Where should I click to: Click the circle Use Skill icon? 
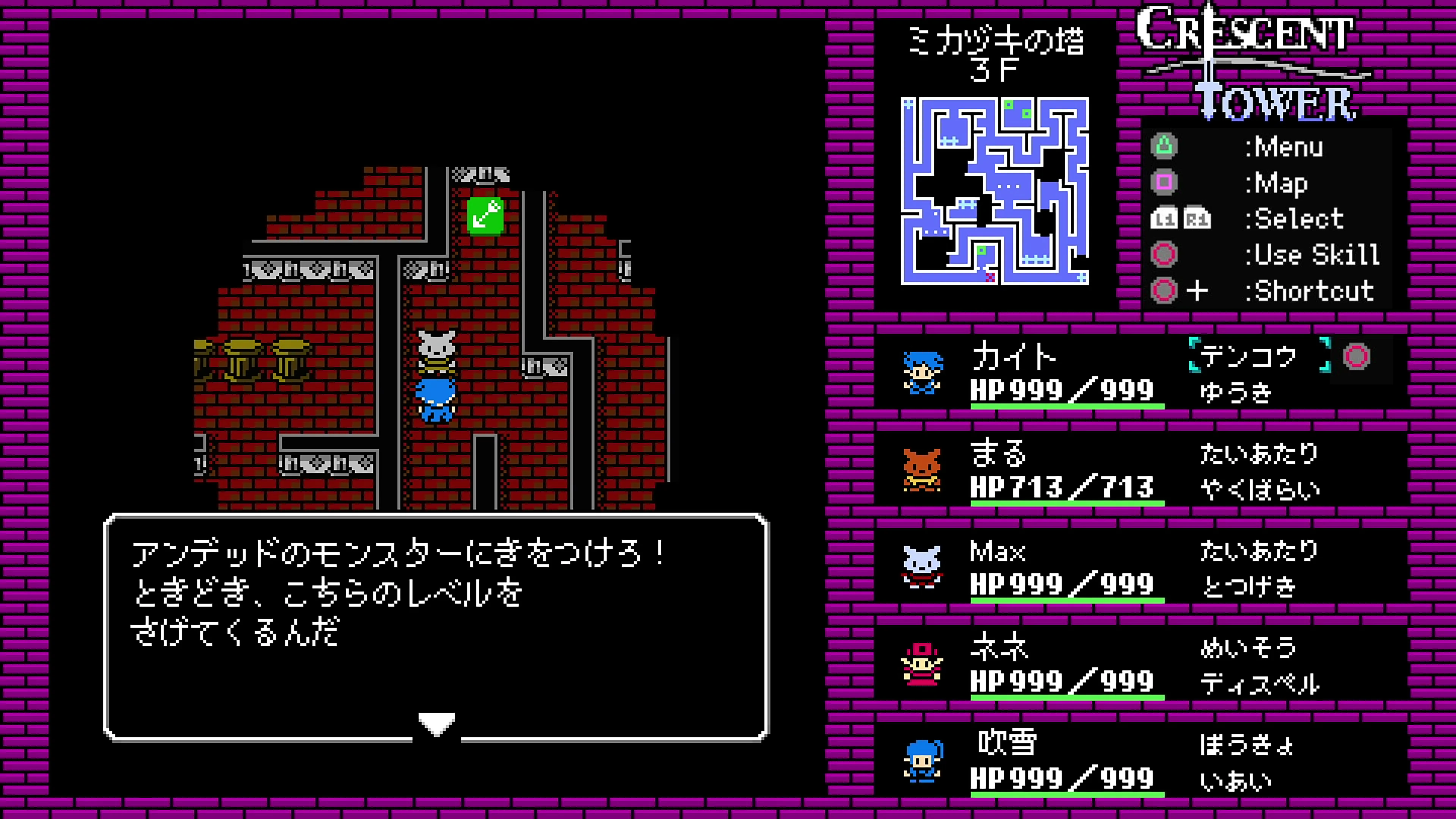tap(1164, 254)
